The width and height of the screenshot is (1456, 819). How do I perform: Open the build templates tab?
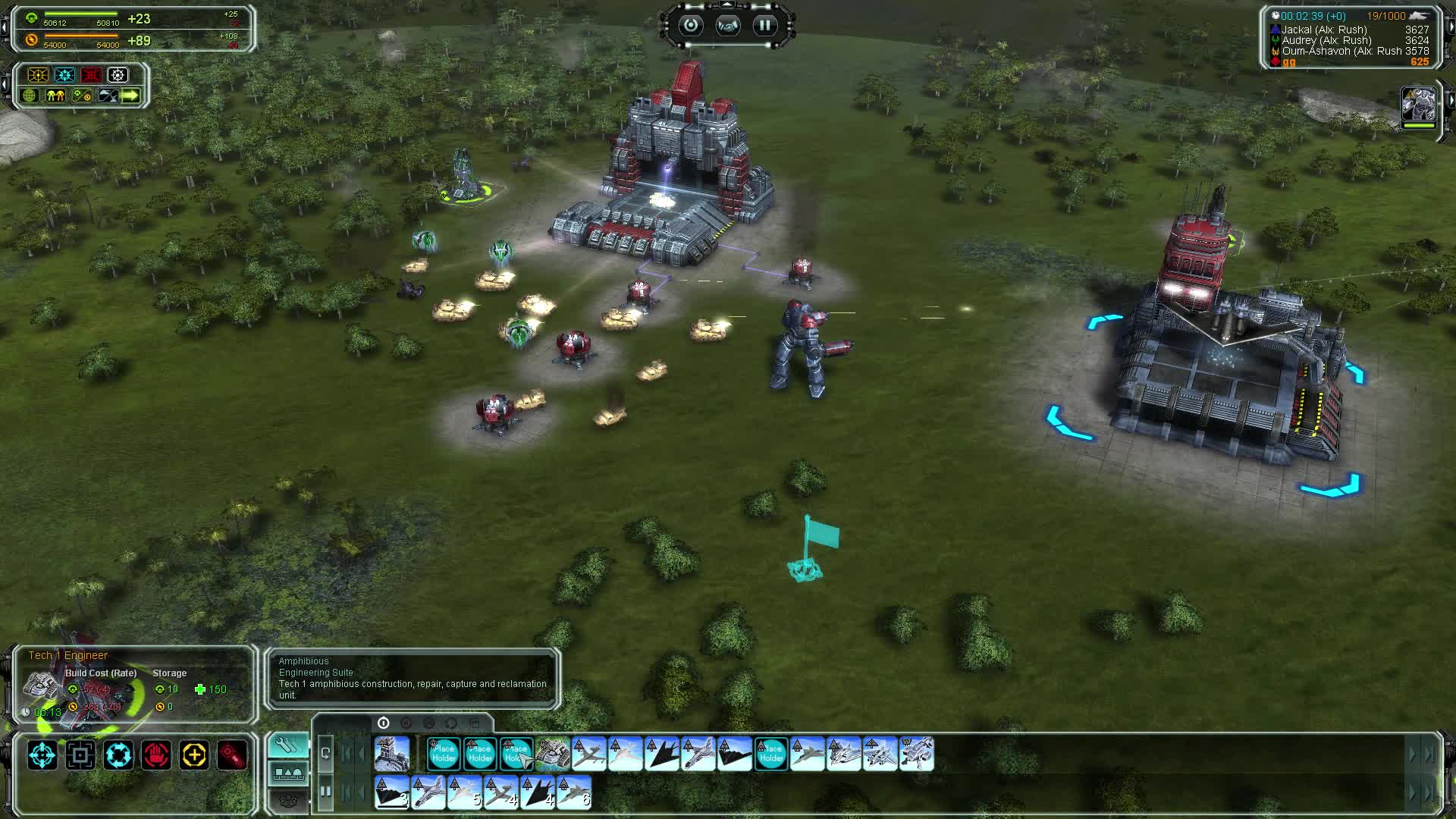tap(290, 774)
